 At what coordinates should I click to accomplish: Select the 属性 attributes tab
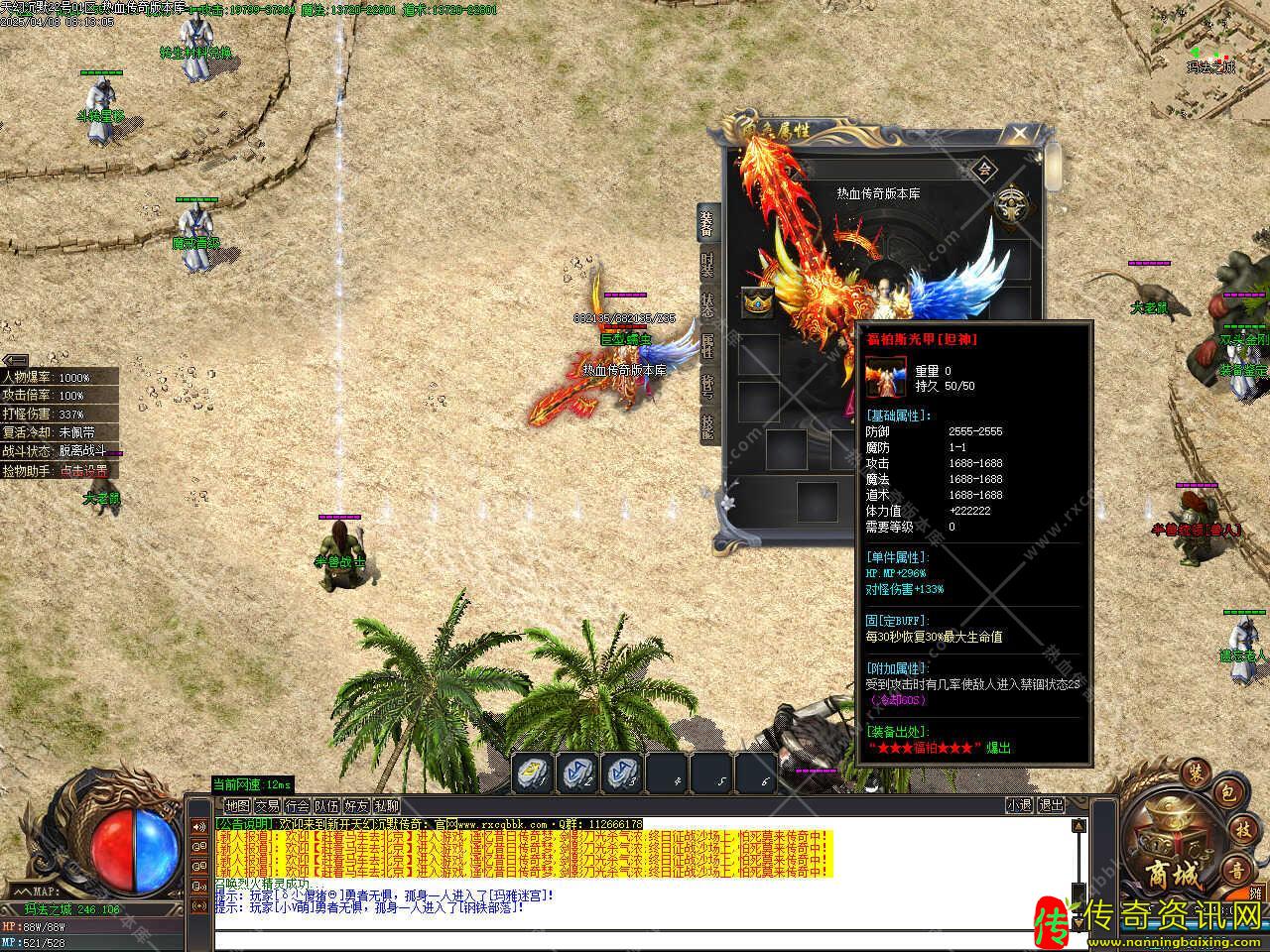click(707, 346)
